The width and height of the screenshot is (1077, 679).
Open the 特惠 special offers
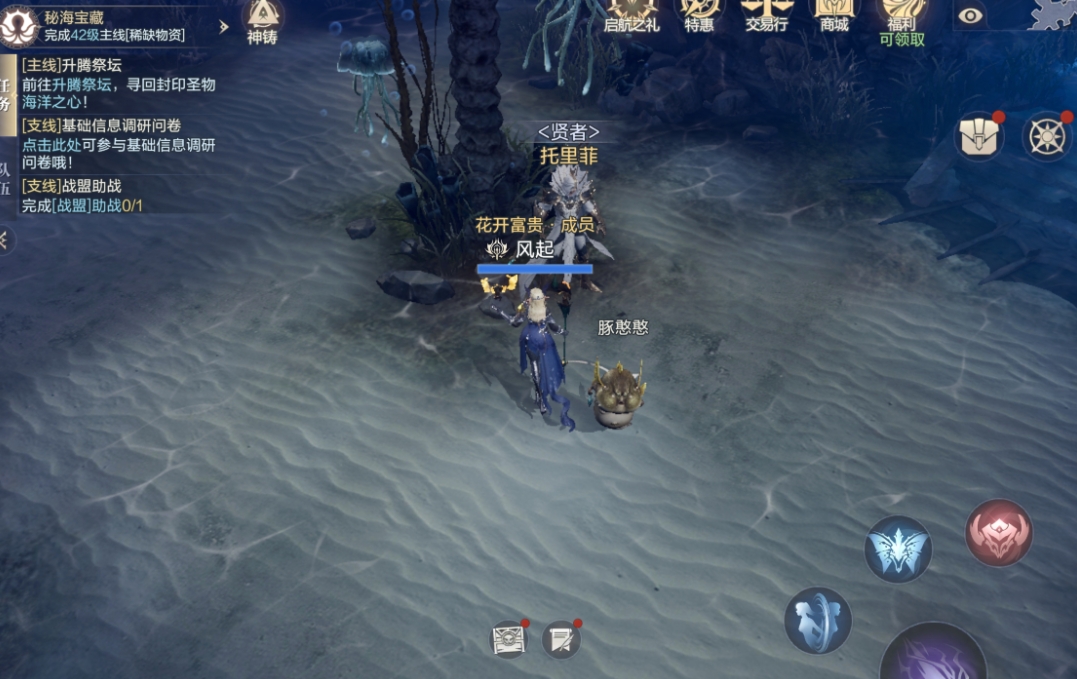point(699,16)
